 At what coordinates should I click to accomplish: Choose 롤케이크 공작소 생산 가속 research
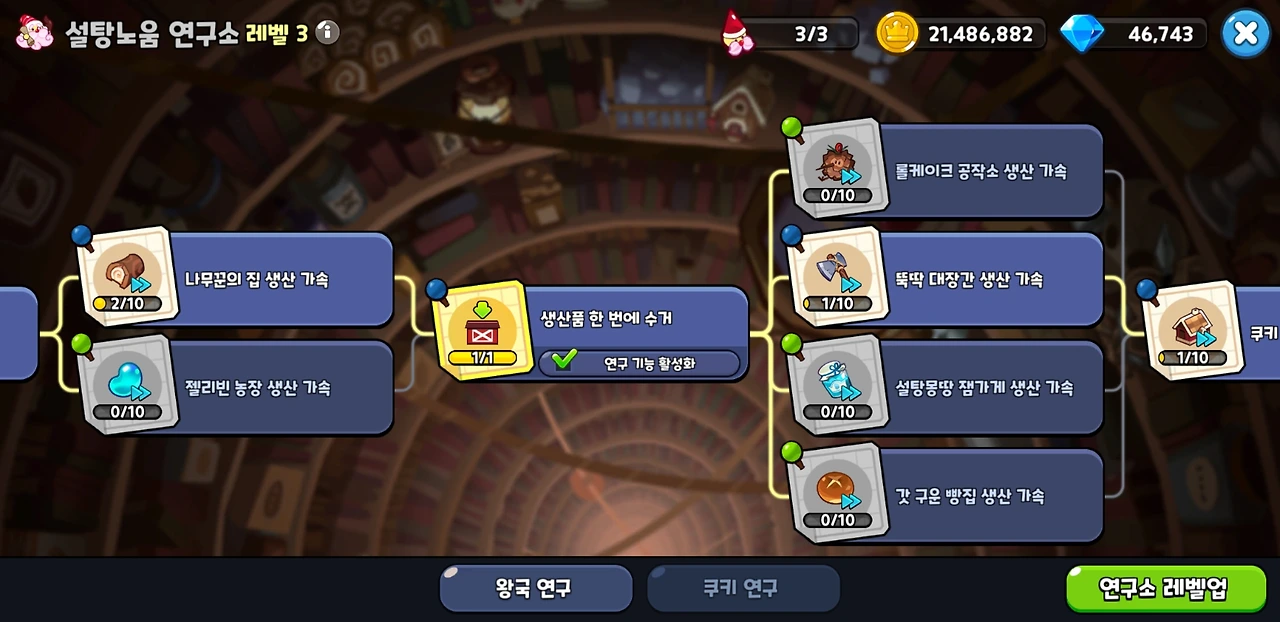(980, 171)
